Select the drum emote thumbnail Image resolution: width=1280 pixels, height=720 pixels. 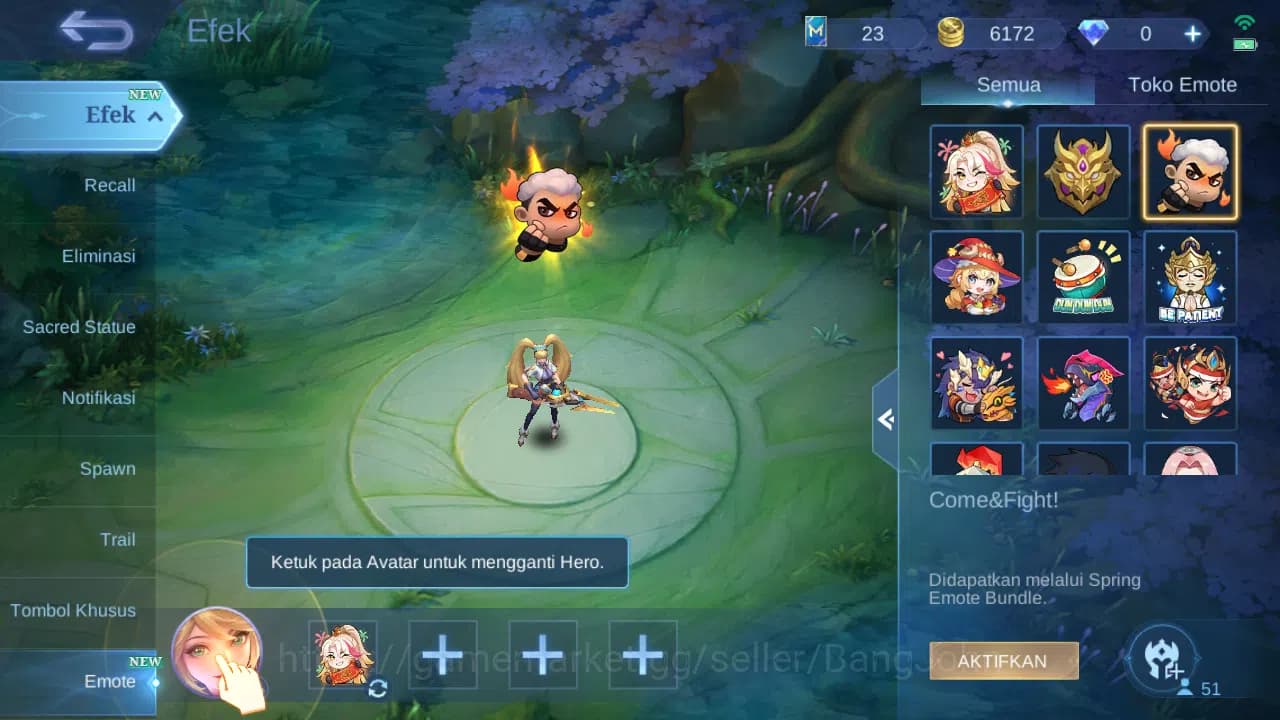click(1083, 277)
